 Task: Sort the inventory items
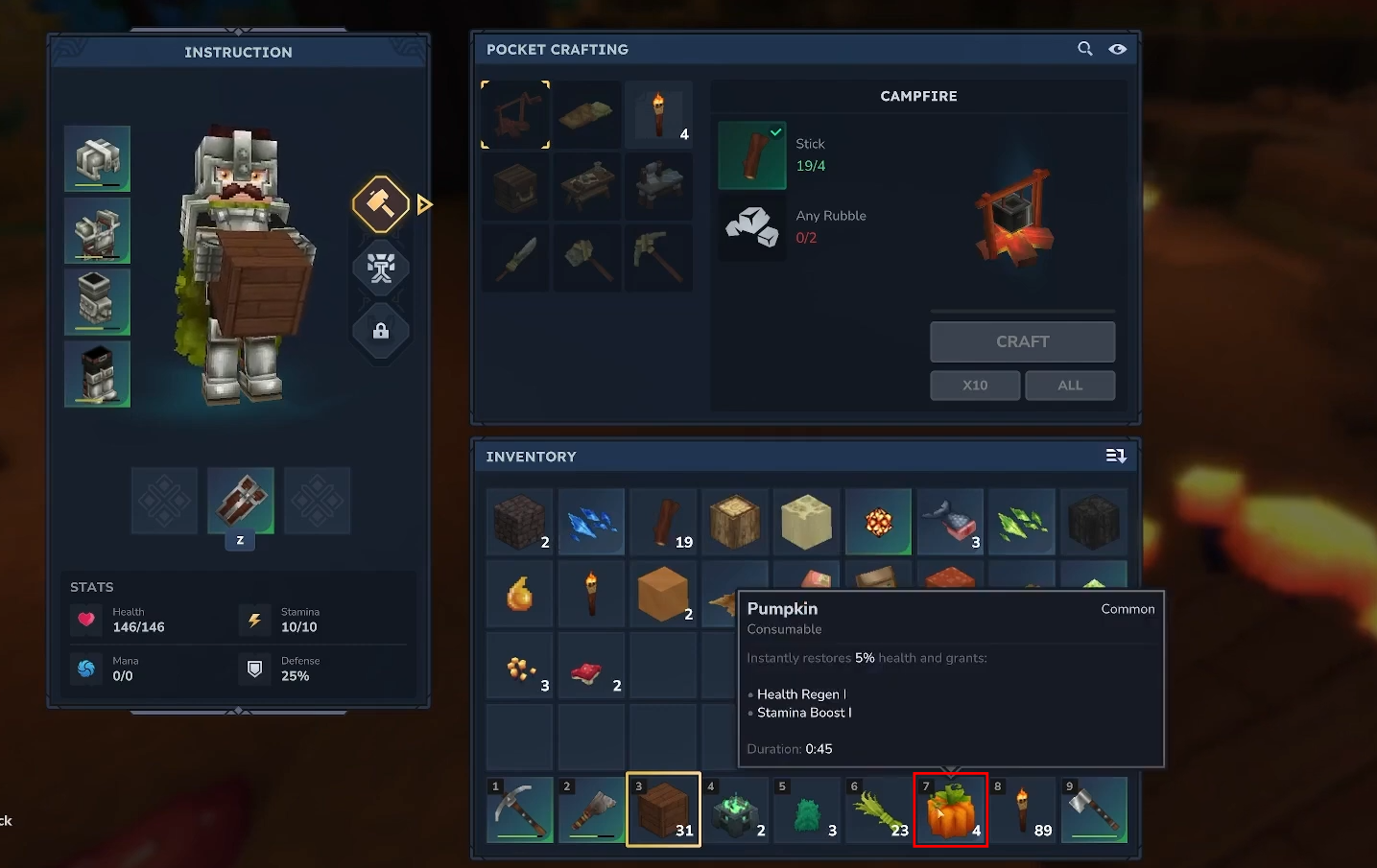1115,456
